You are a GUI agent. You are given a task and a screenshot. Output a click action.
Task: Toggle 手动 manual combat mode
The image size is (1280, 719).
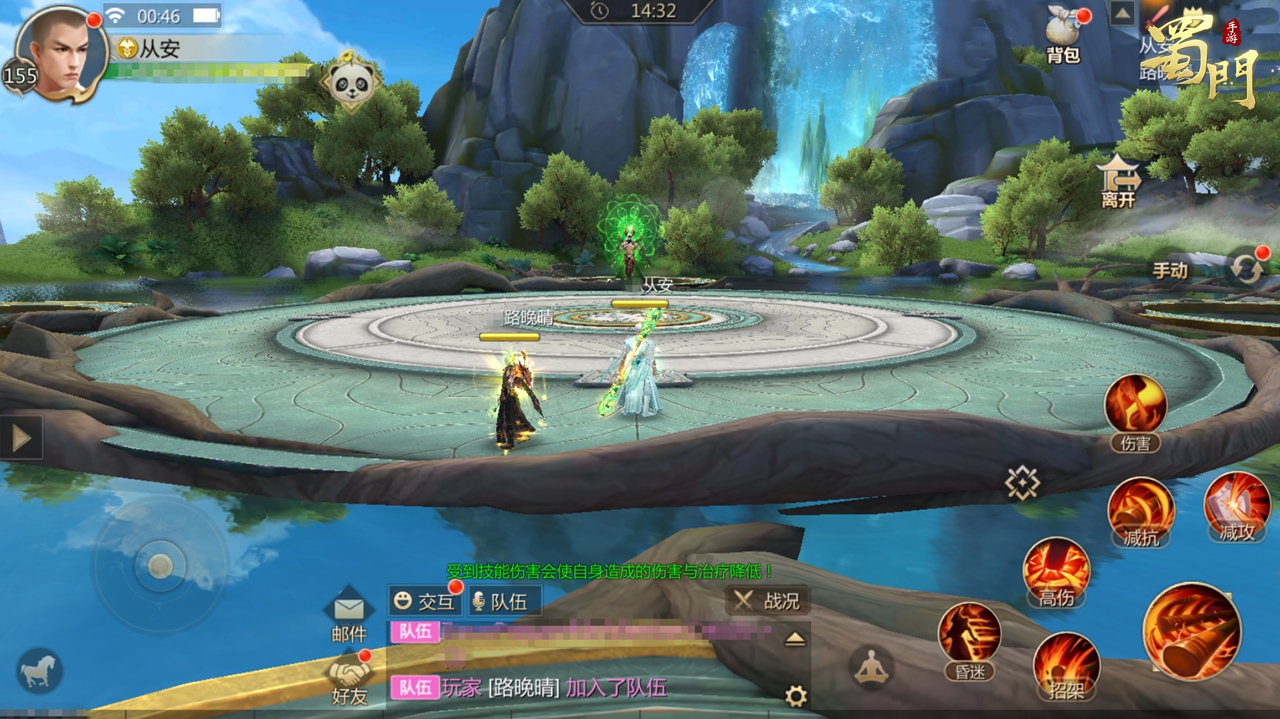pyautogui.click(x=1170, y=270)
